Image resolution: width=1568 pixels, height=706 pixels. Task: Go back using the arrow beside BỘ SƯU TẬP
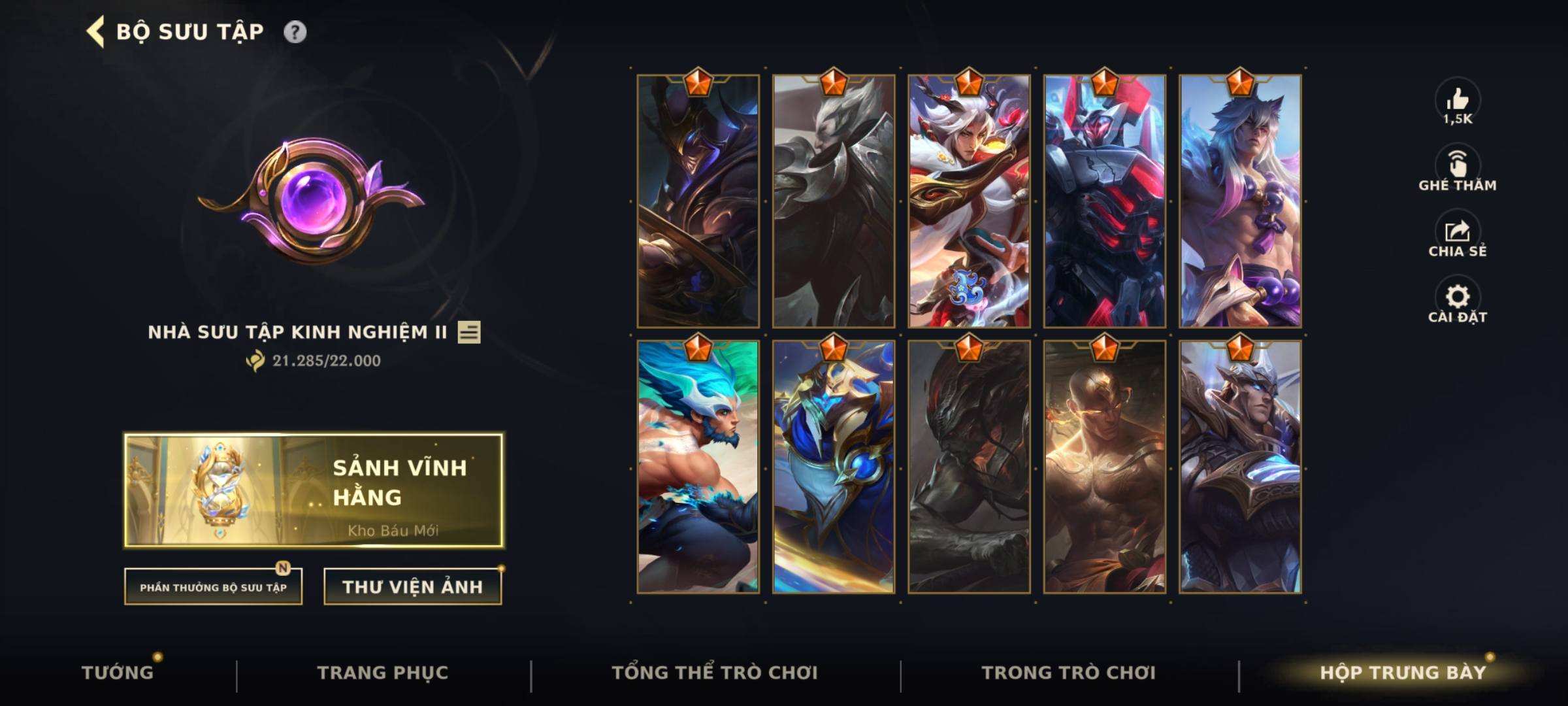[93, 30]
